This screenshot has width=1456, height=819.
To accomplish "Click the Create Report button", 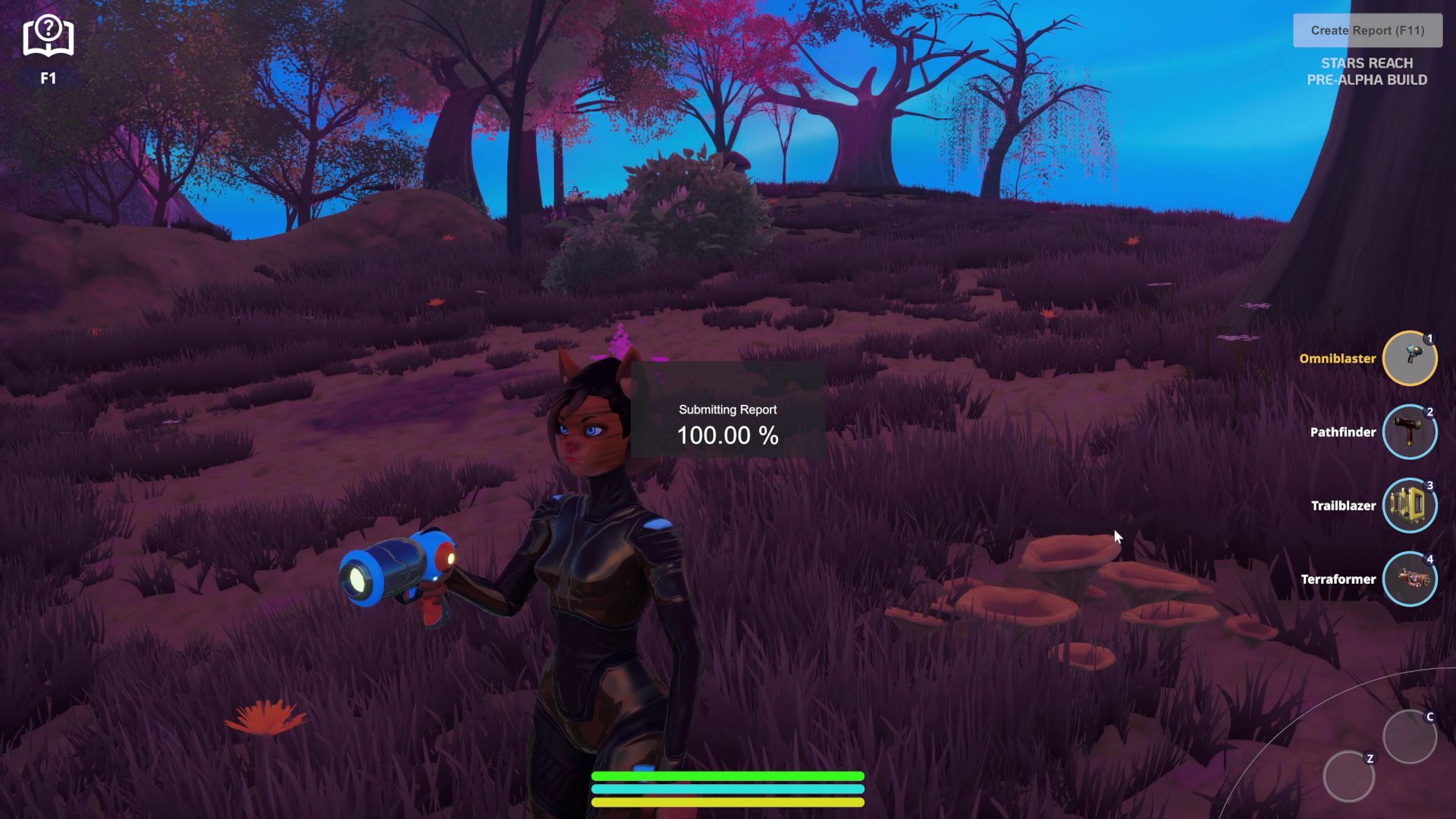I will [1367, 30].
